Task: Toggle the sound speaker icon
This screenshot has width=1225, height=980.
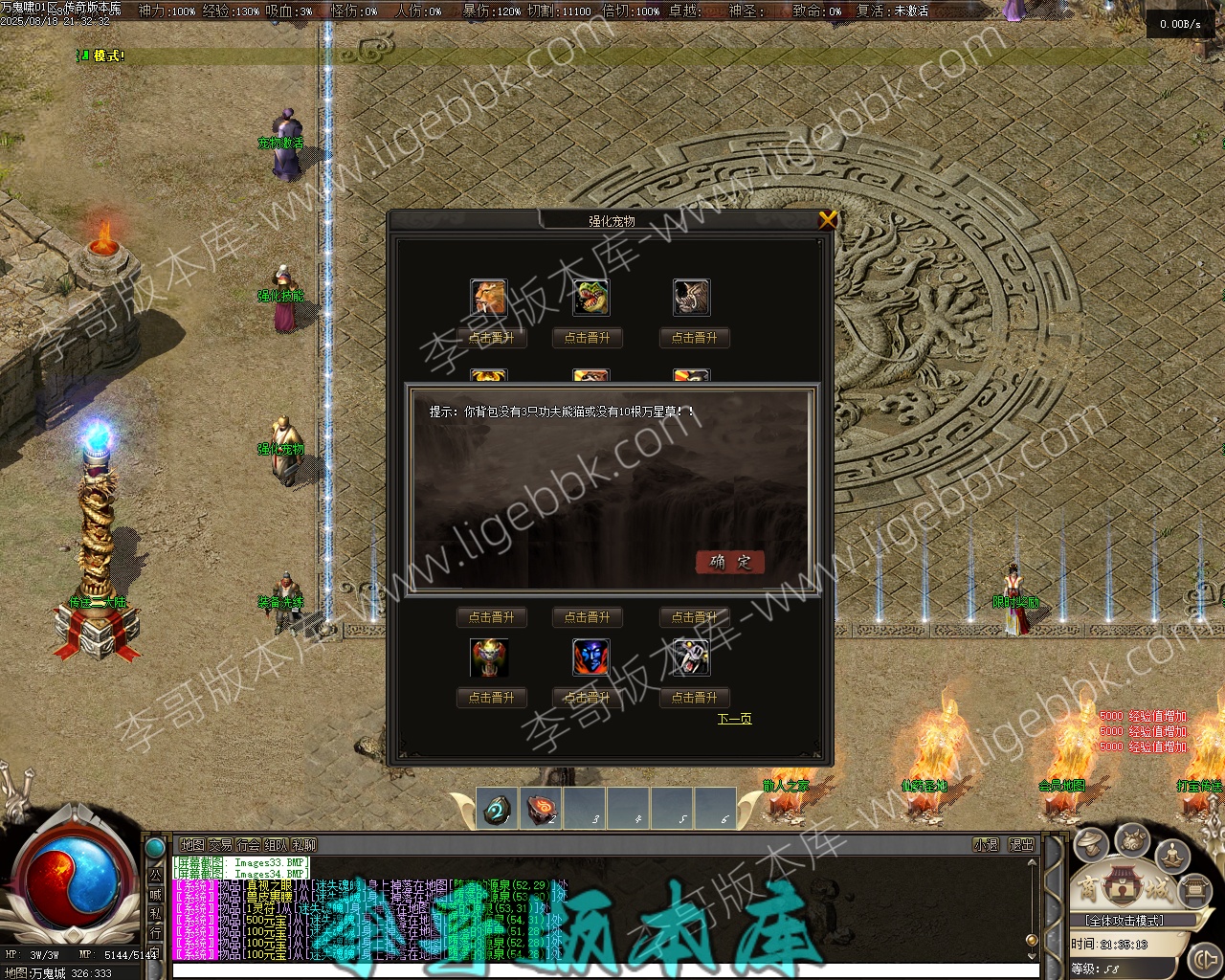Action: click(1205, 958)
